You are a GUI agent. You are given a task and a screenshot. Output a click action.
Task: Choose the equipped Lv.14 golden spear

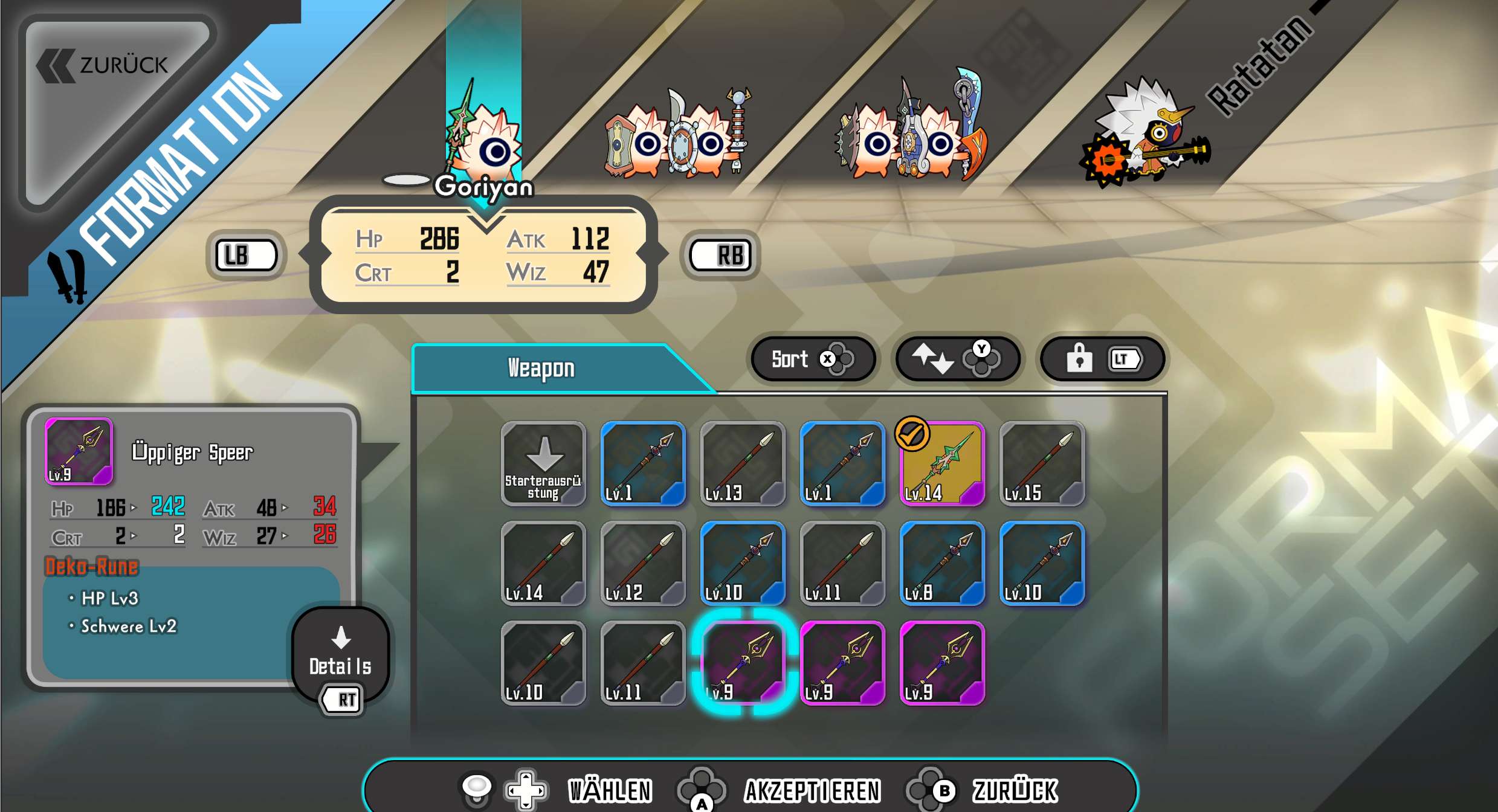(x=942, y=464)
